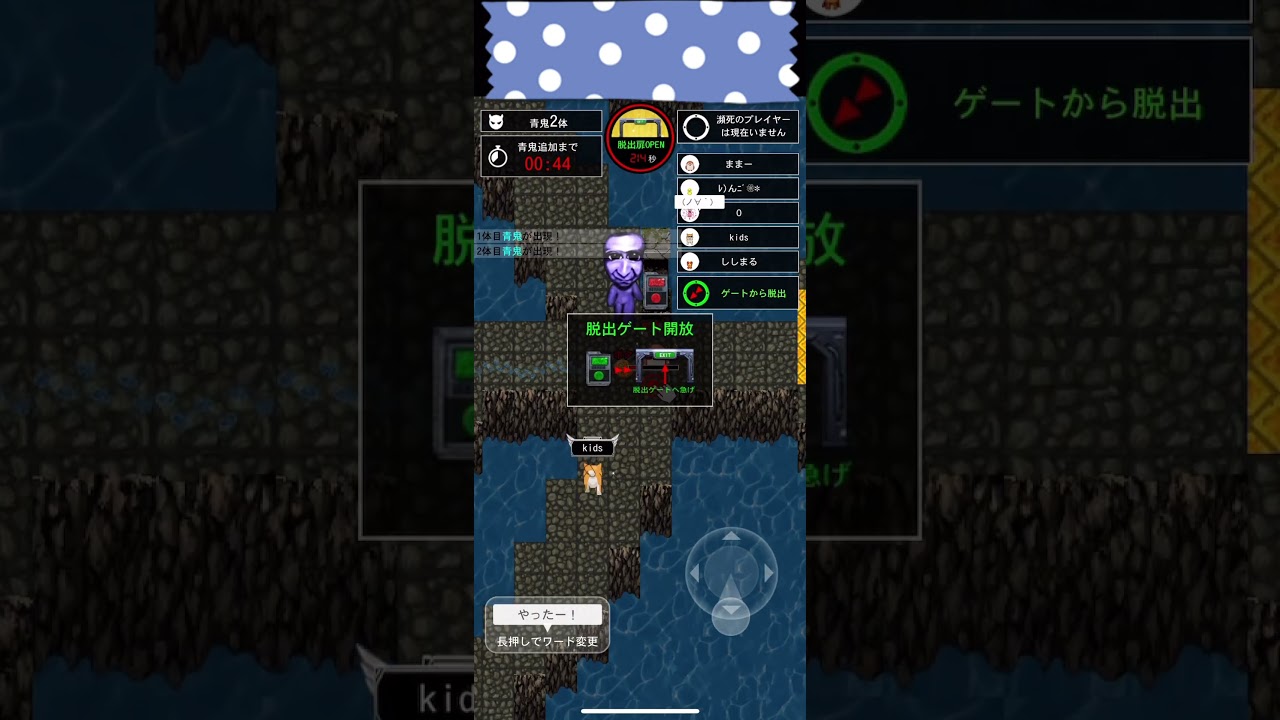Image resolution: width=1280 pixels, height=720 pixels.
Task: Tap the virtual joystick's up arrow
Action: [731, 537]
